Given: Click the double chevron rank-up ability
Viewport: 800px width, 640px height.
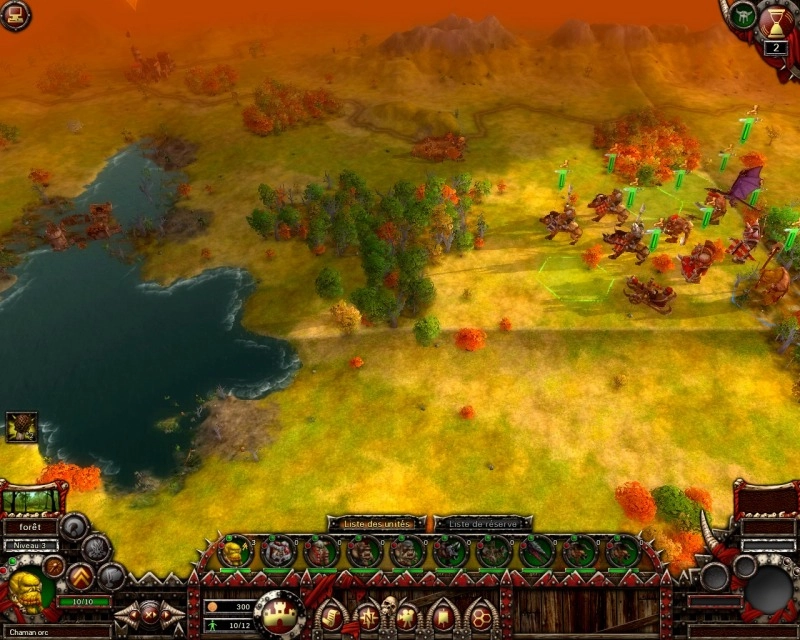Looking at the screenshot, I should pos(80,576).
